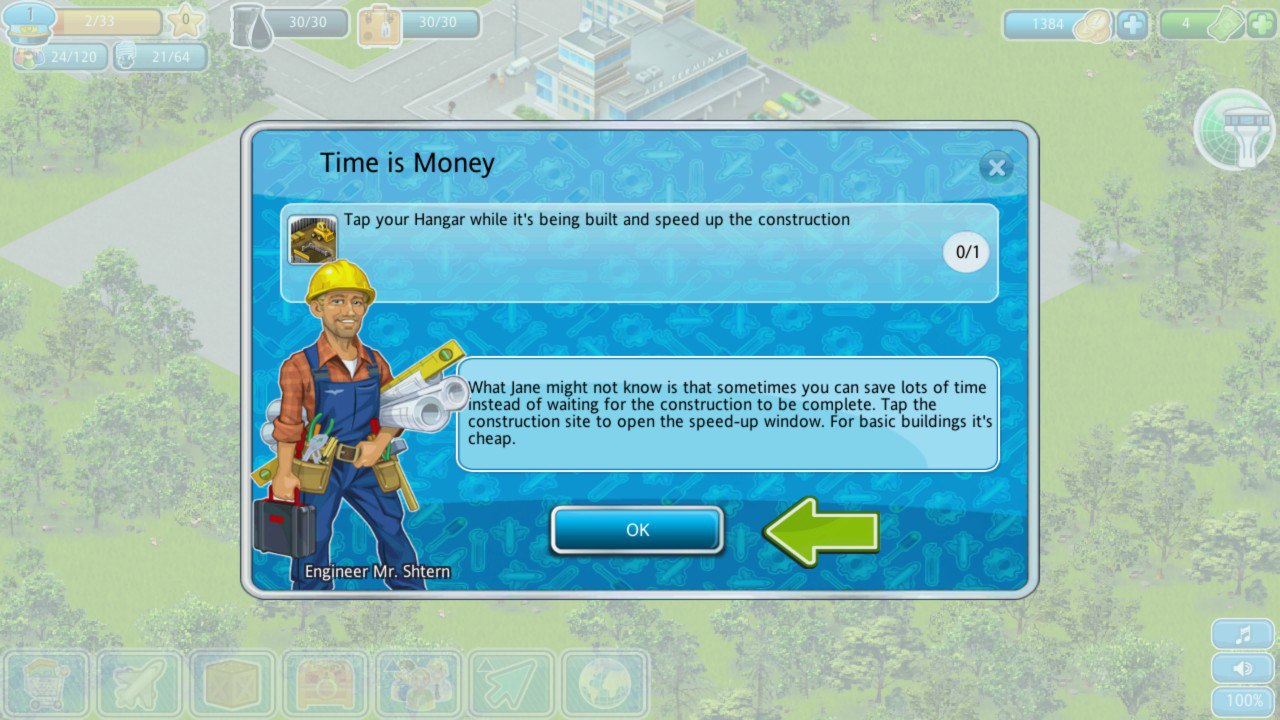Close the Time is Money dialog
1280x720 pixels.
click(996, 167)
